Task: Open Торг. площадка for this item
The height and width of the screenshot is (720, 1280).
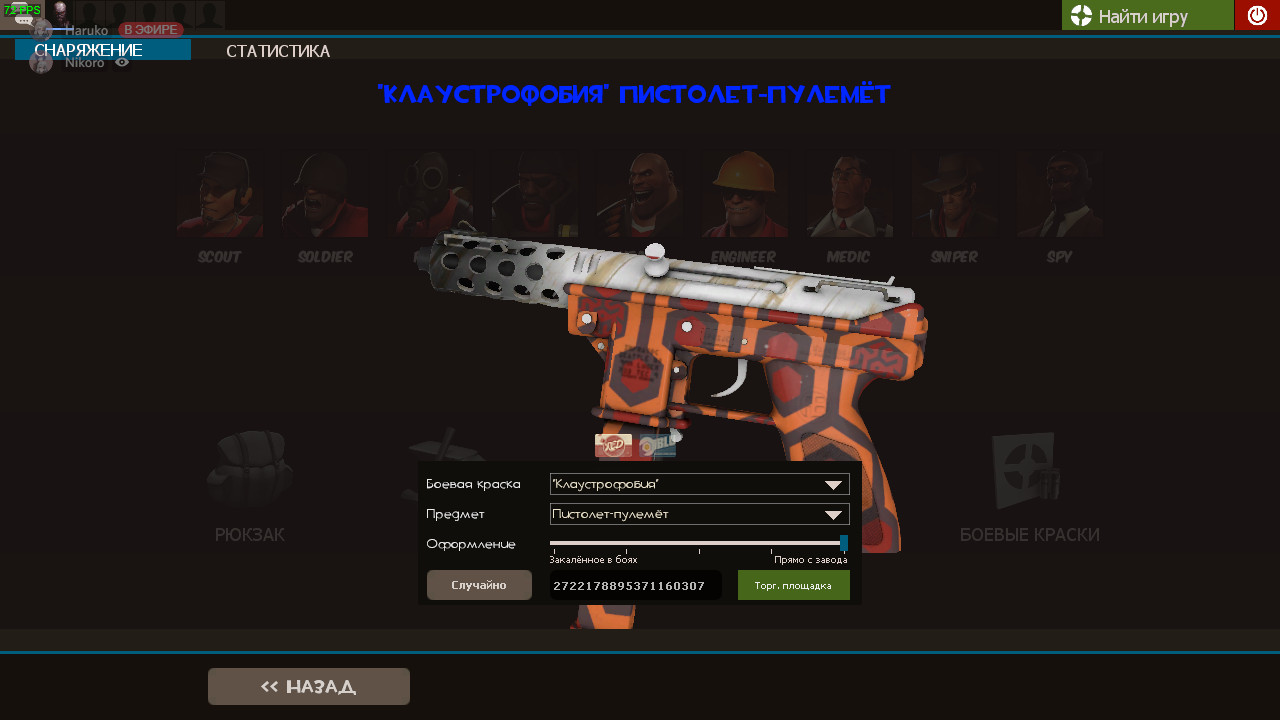Action: pyautogui.click(x=793, y=585)
